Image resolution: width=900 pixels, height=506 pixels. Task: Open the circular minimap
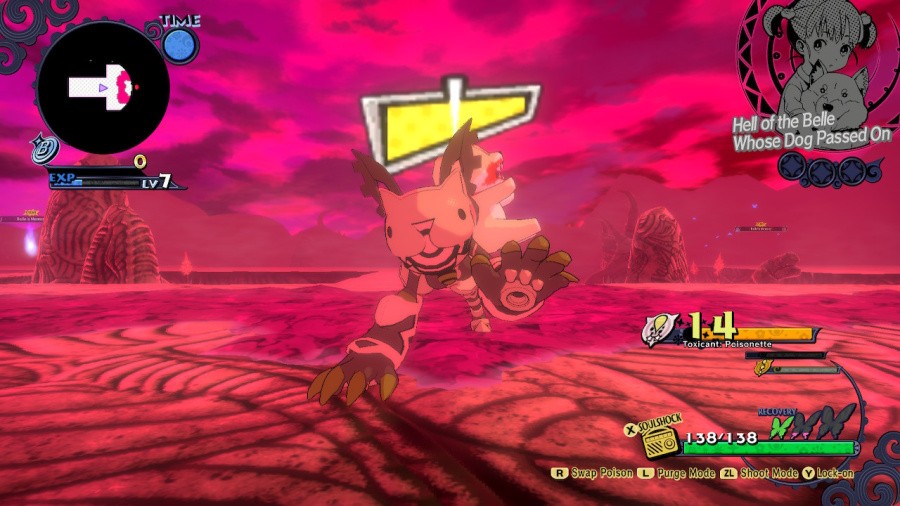click(103, 88)
